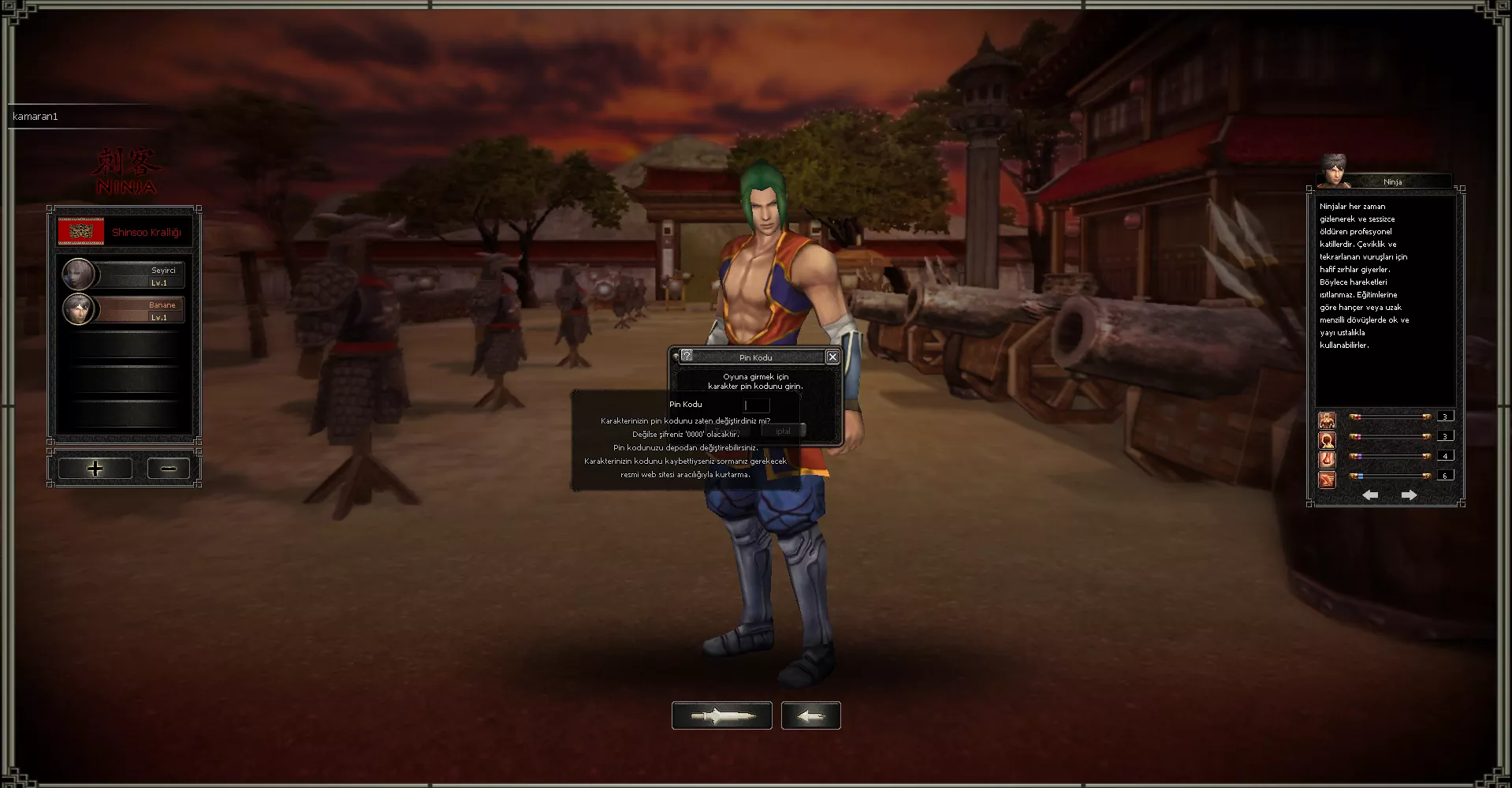Start the game with the sword button

[721, 715]
